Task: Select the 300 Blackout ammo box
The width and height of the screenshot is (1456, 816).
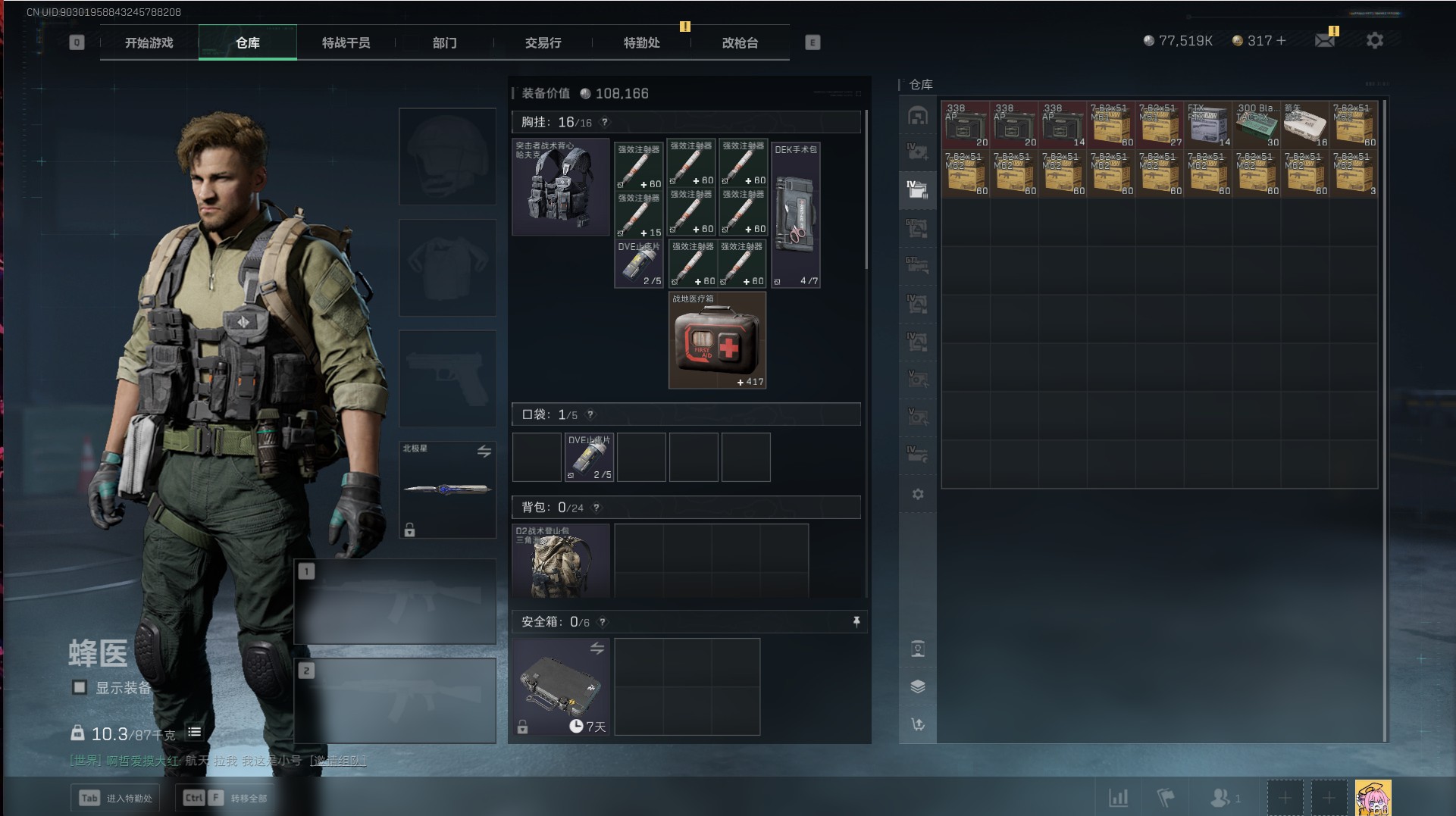Action: coord(1256,125)
